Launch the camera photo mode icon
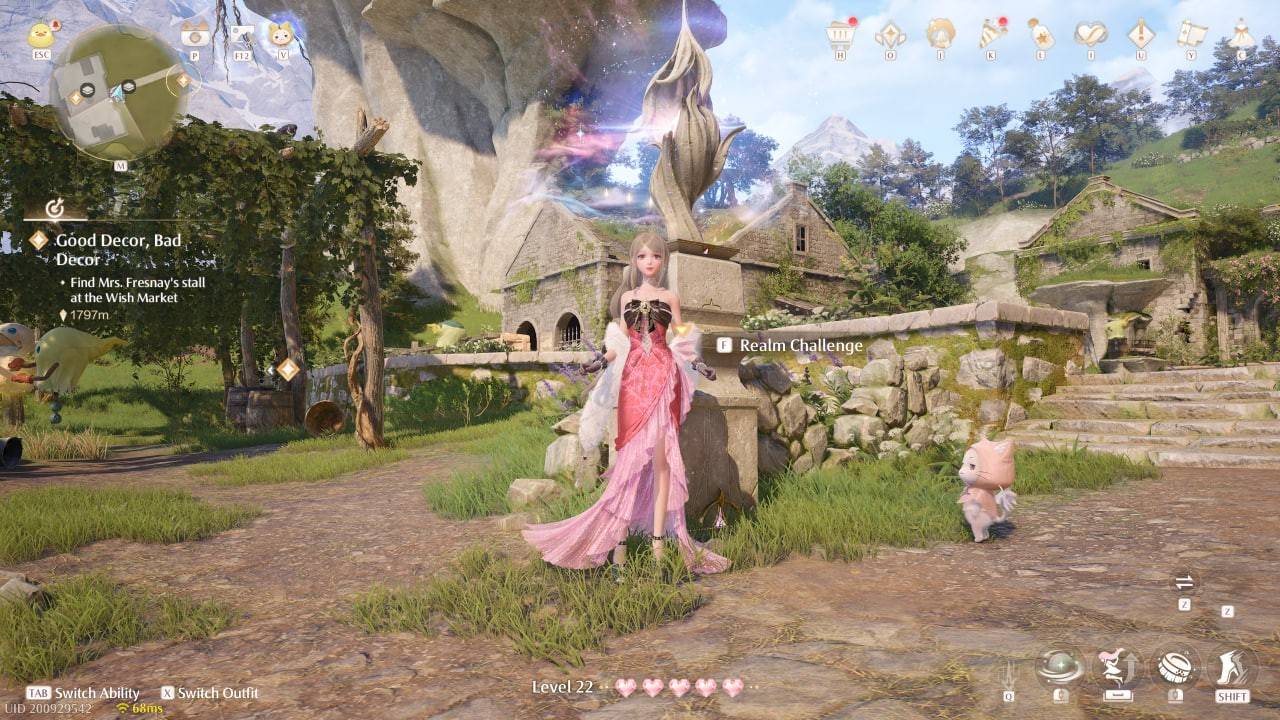1280x720 pixels. pyautogui.click(x=194, y=35)
